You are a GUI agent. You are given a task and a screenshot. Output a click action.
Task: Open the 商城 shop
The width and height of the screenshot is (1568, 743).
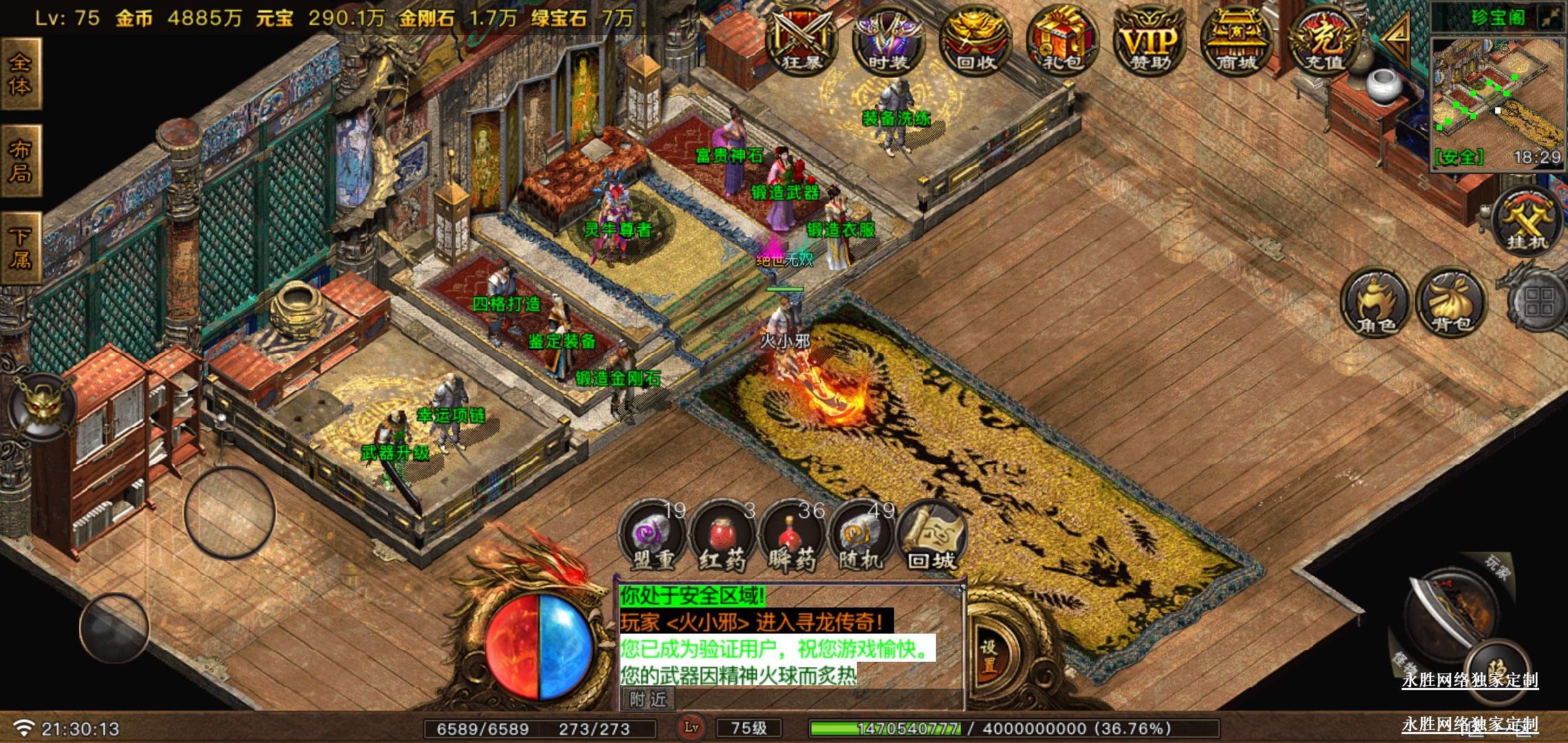[1237, 41]
